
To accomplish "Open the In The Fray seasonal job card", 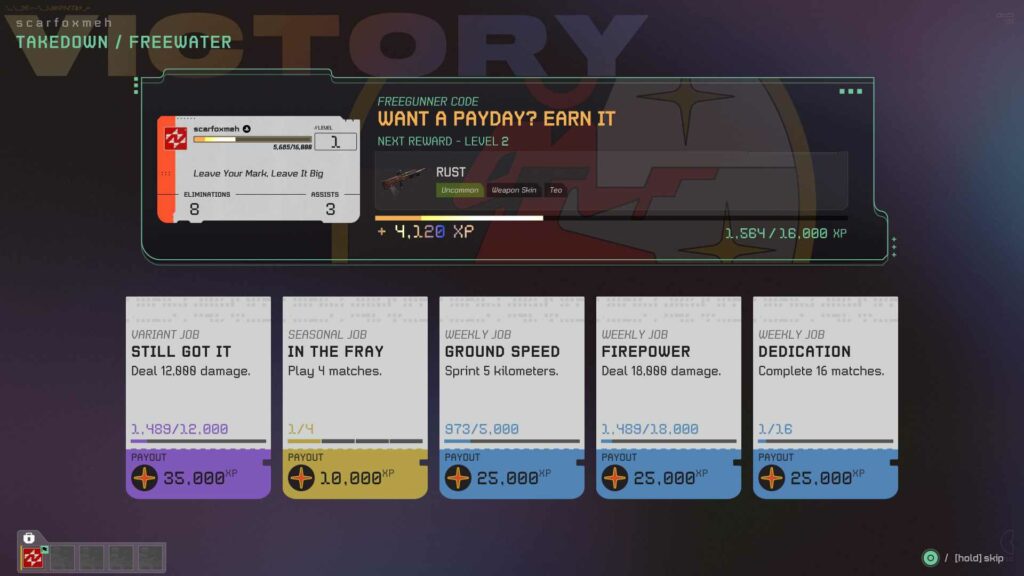I will pos(355,397).
